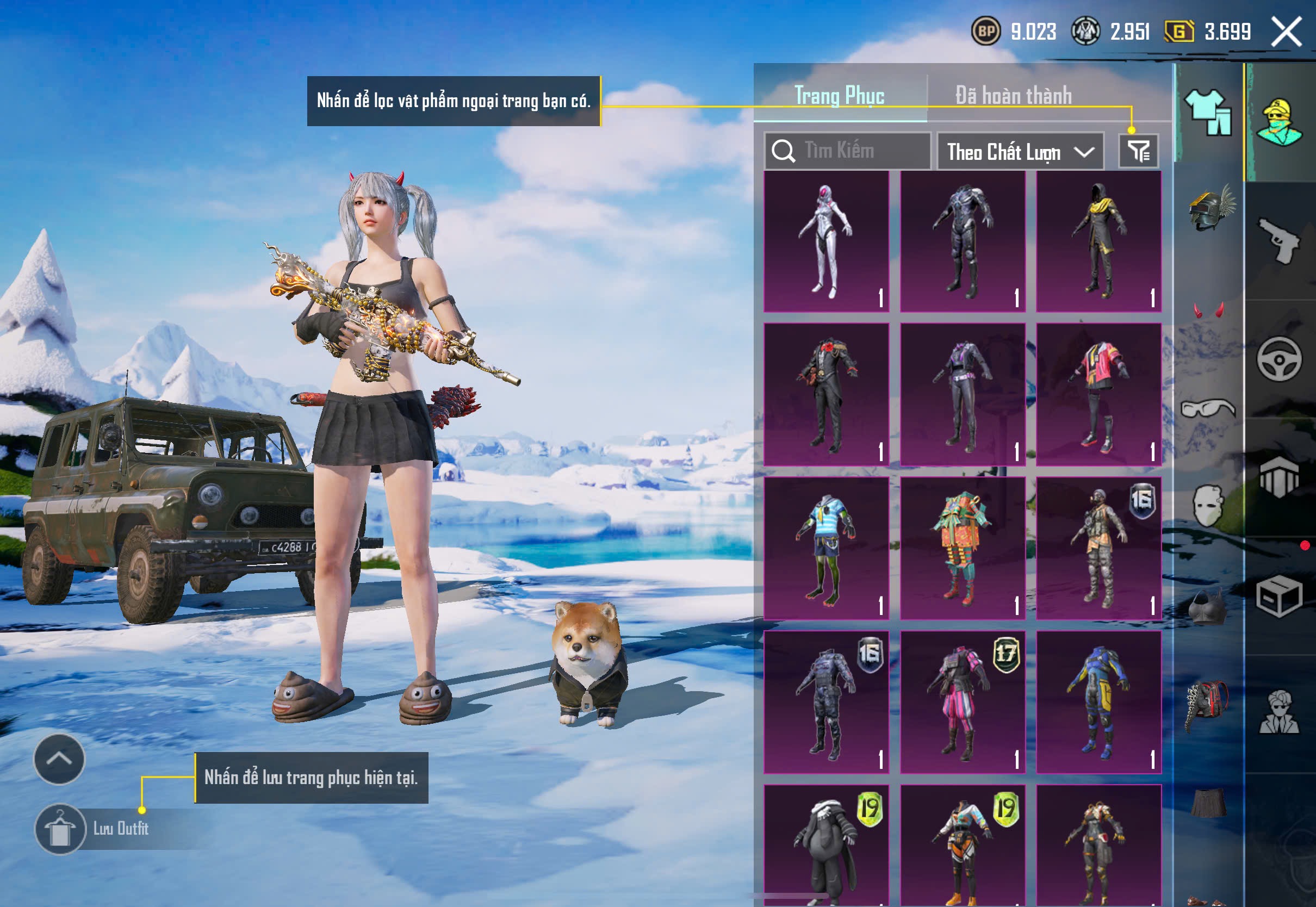1316x907 pixels.
Task: Open the Đã hoàn thành tab
Action: point(1013,96)
